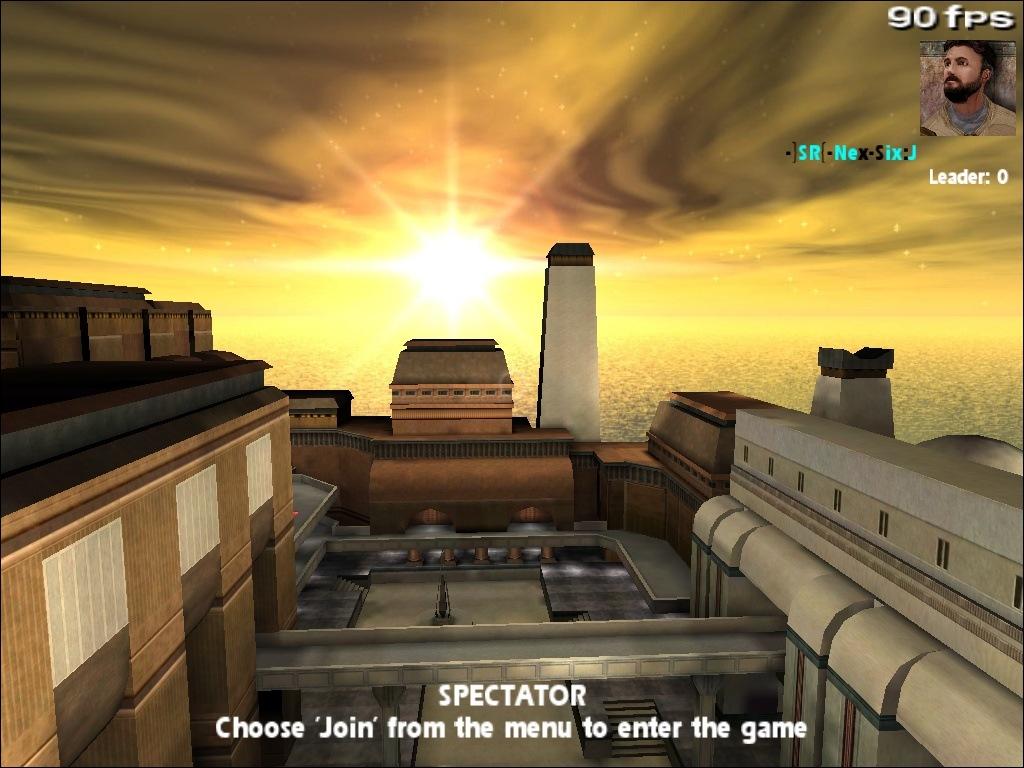This screenshot has height=768, width=1024.
Task: Select the SR Nex-Six player name
Action: coord(851,153)
